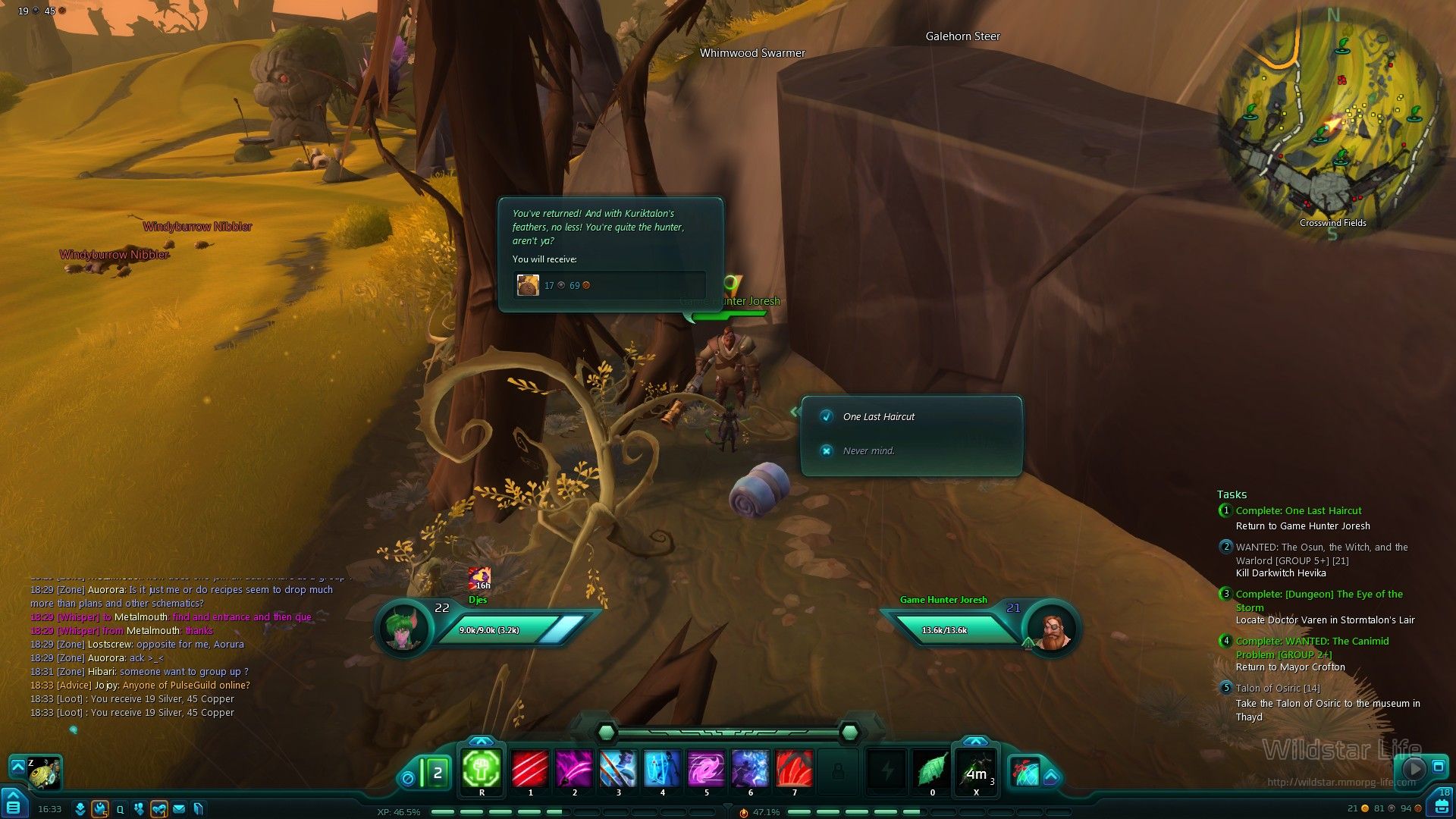Trigger the purple claw swipe ability in slot 2
Image resolution: width=1456 pixels, height=819 pixels.
point(574,769)
